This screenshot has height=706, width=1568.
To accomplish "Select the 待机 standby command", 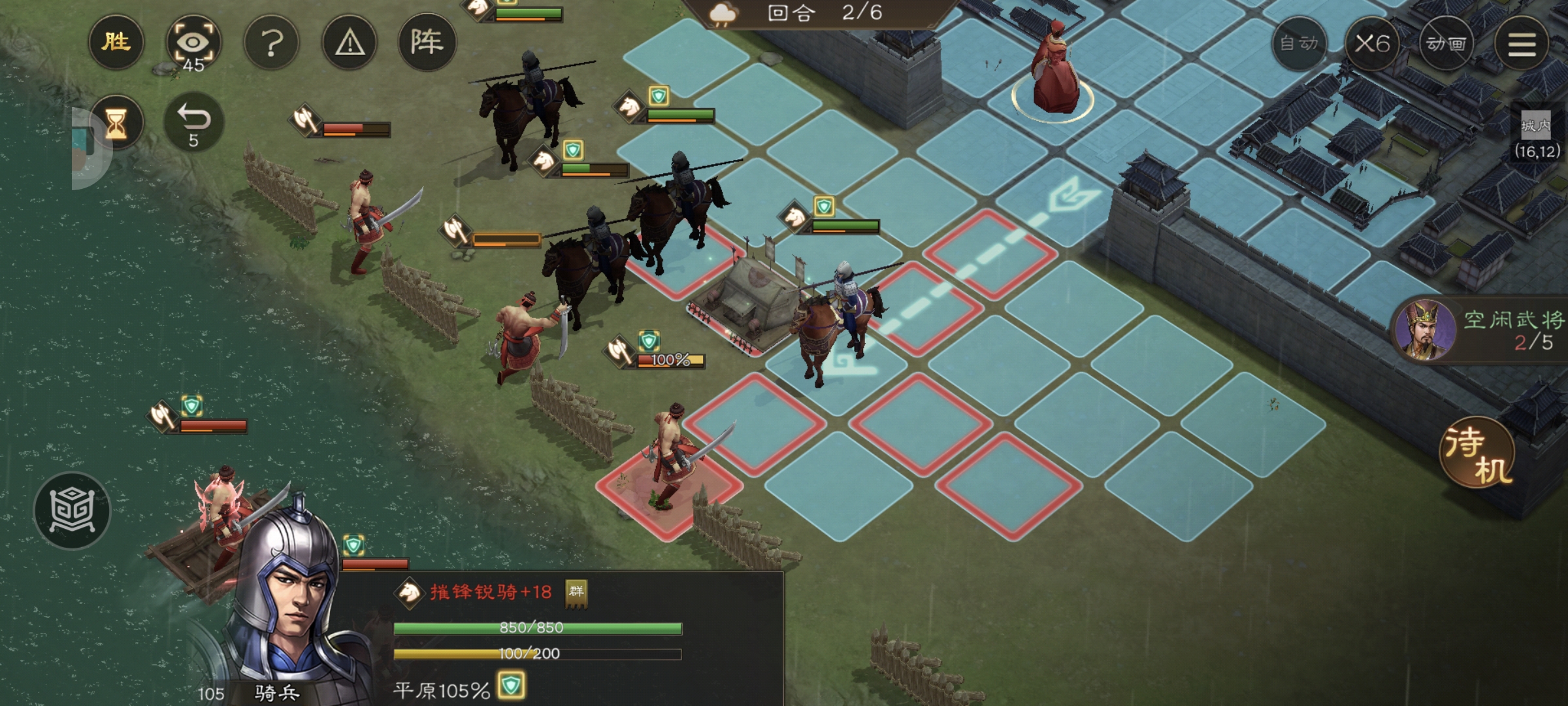I will (1478, 452).
